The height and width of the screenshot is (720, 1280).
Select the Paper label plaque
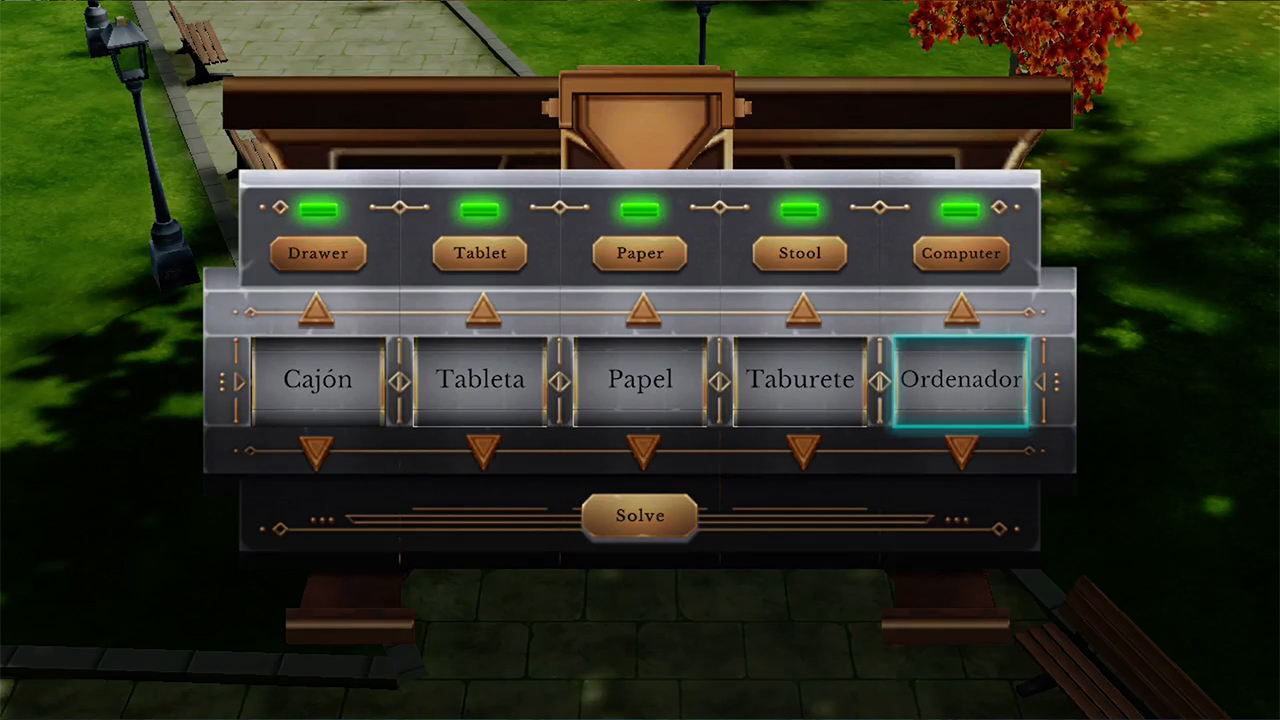[639, 253]
